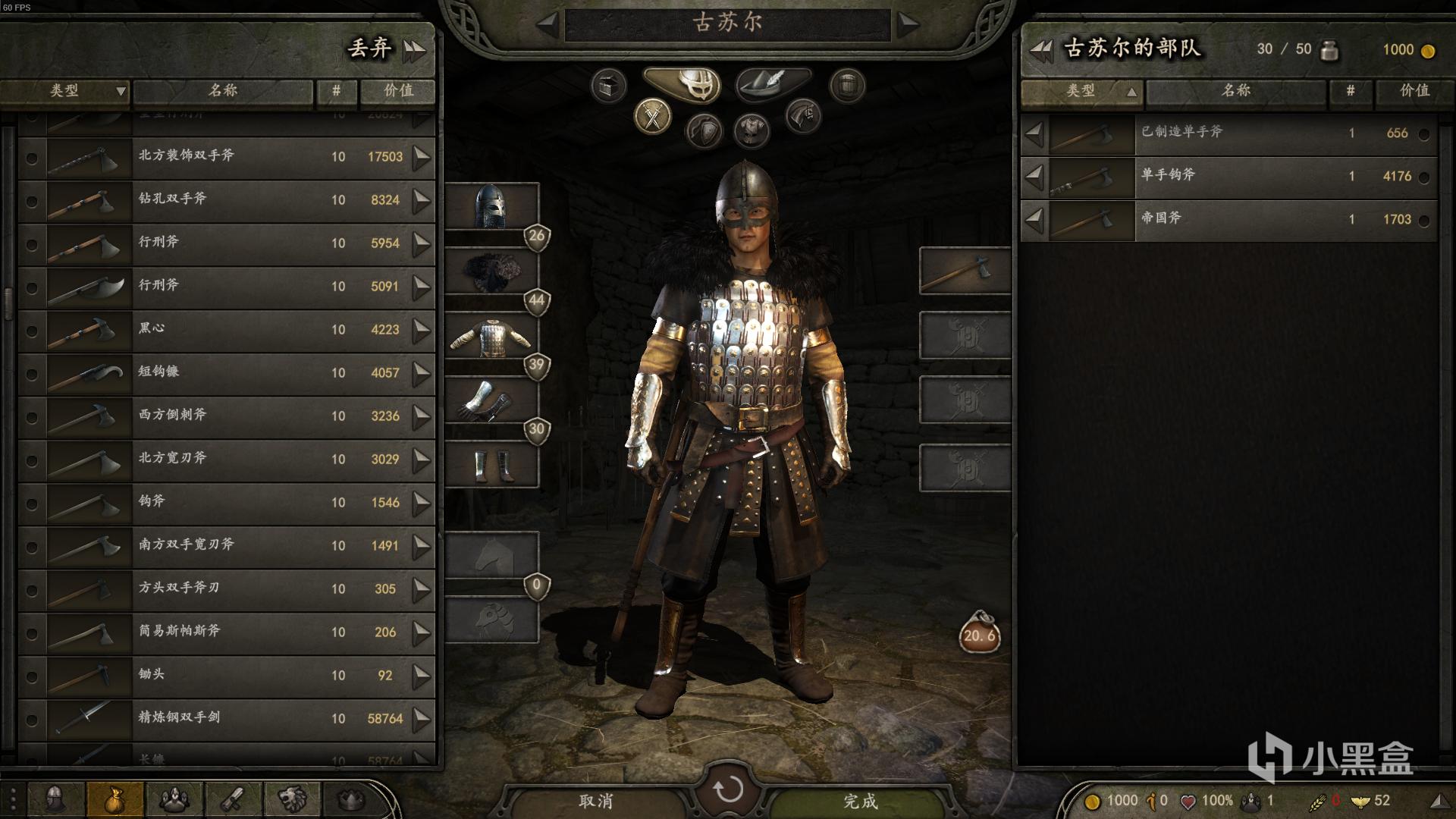1456x819 pixels.
Task: Sort left list by 价值 column
Action: (x=398, y=91)
